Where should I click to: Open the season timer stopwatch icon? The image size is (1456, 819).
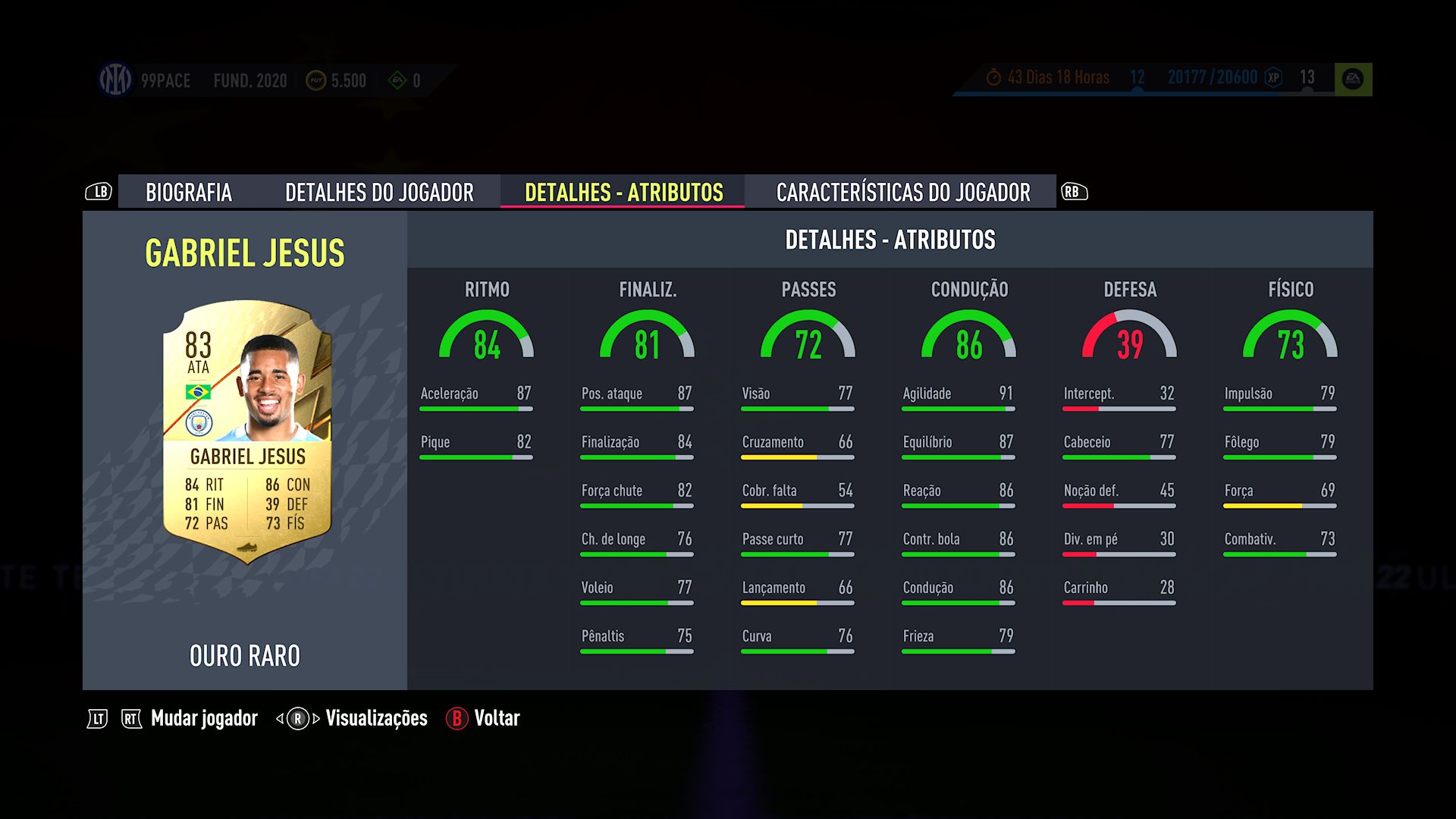(994, 77)
